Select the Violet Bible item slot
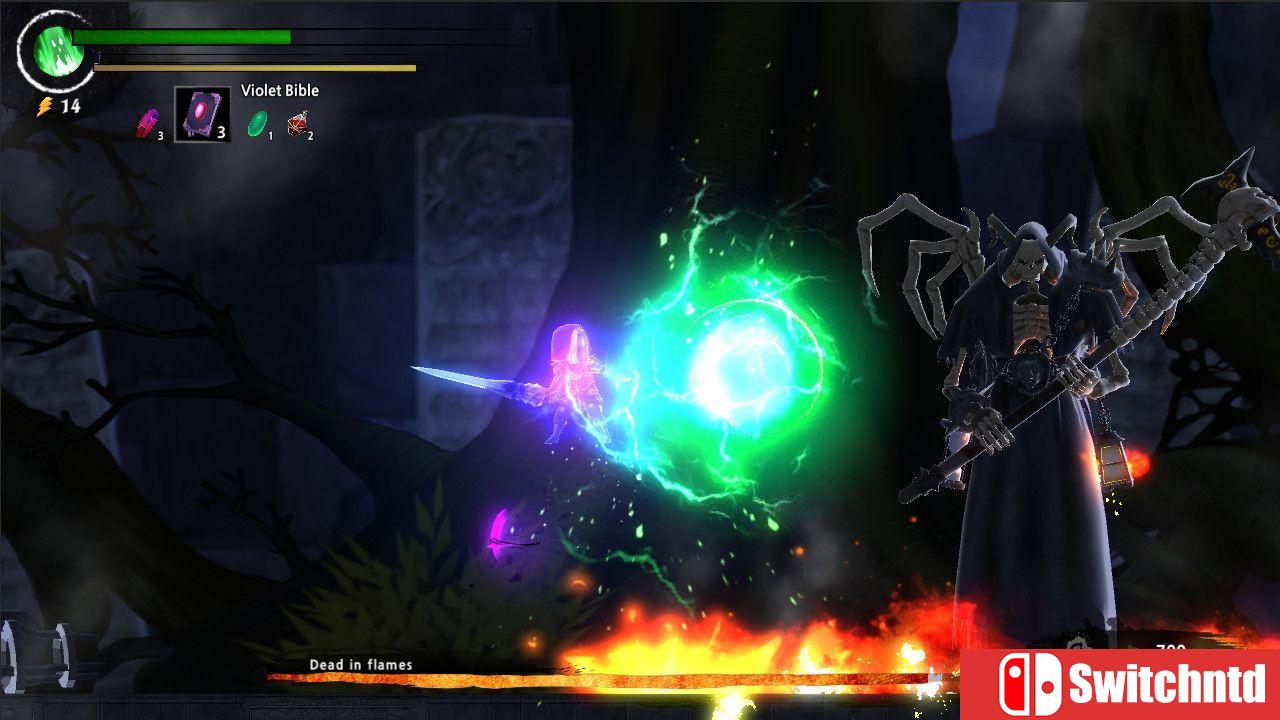 click(202, 114)
